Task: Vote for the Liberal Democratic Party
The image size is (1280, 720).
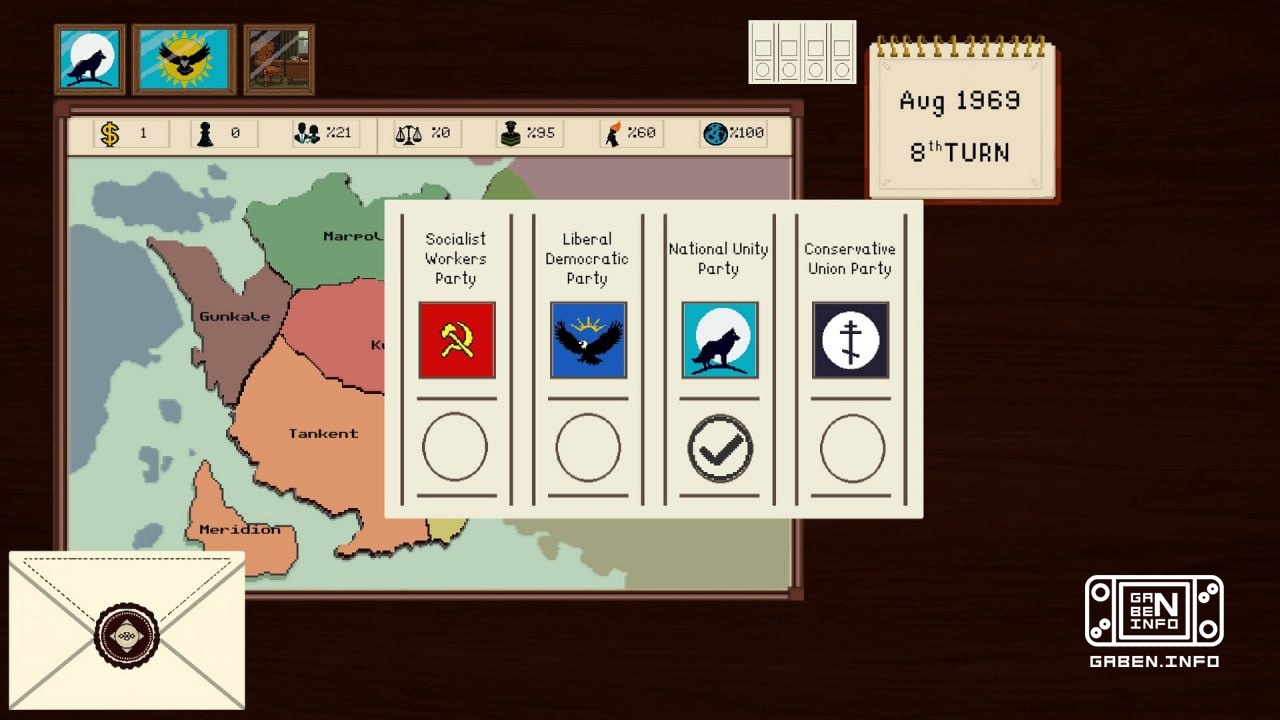Action: [x=588, y=447]
